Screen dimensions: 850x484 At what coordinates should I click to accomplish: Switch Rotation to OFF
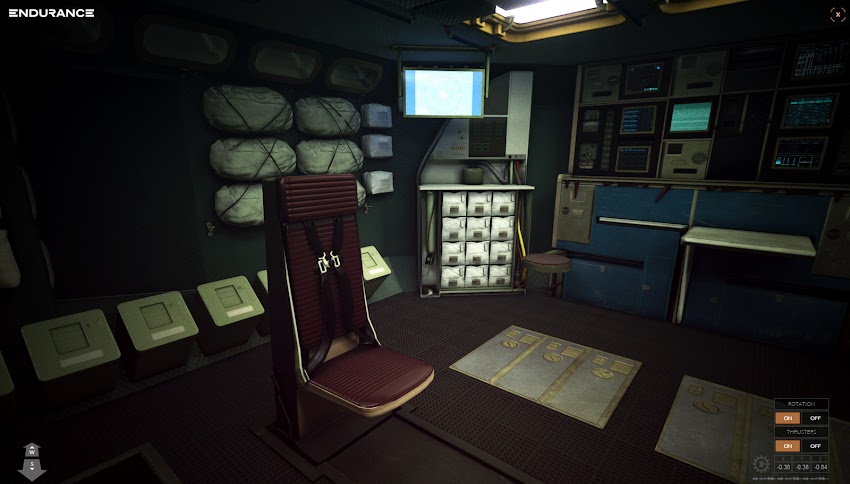pos(815,418)
